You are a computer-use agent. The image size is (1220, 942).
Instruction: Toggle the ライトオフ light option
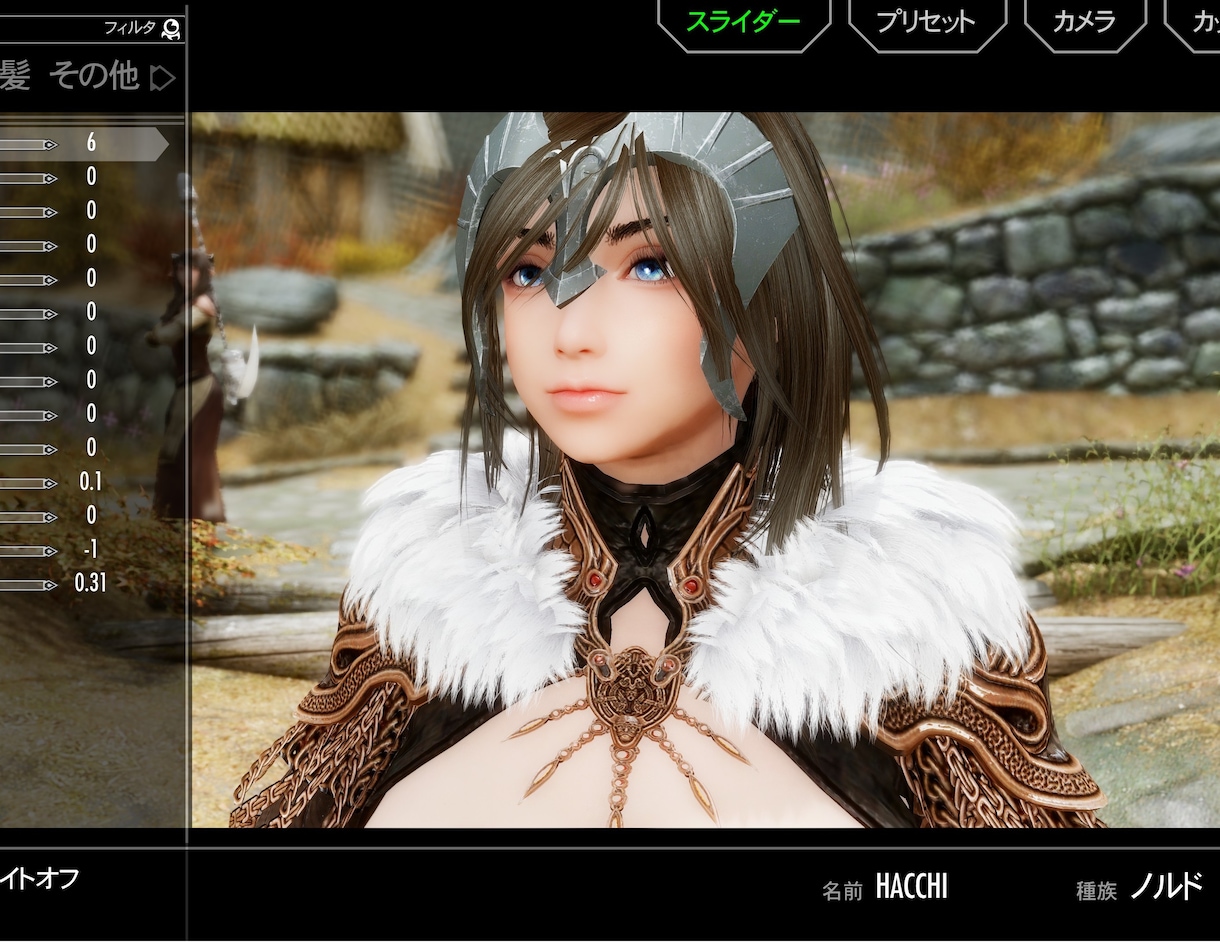click(38, 880)
